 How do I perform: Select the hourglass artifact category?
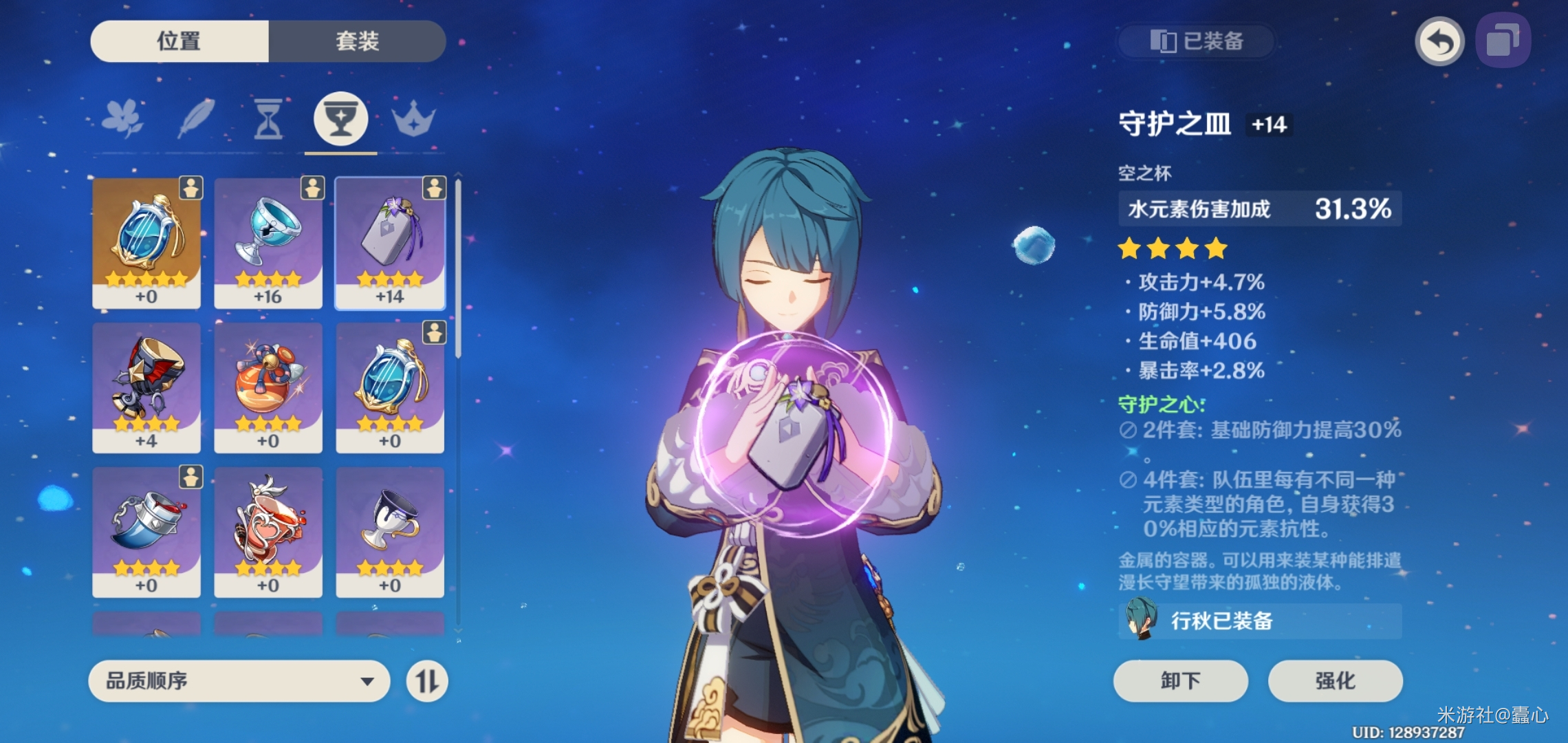click(268, 118)
